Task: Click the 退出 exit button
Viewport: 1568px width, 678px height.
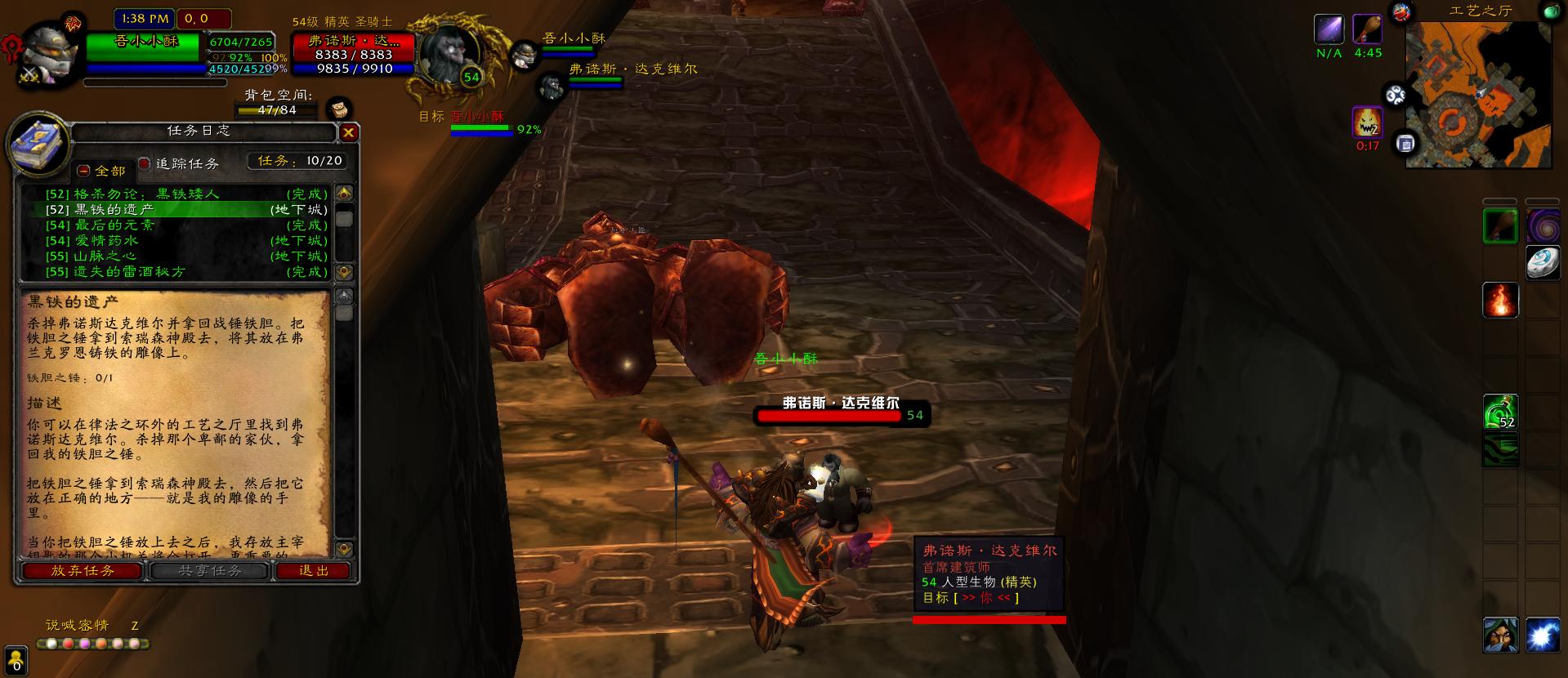Action: [x=314, y=571]
